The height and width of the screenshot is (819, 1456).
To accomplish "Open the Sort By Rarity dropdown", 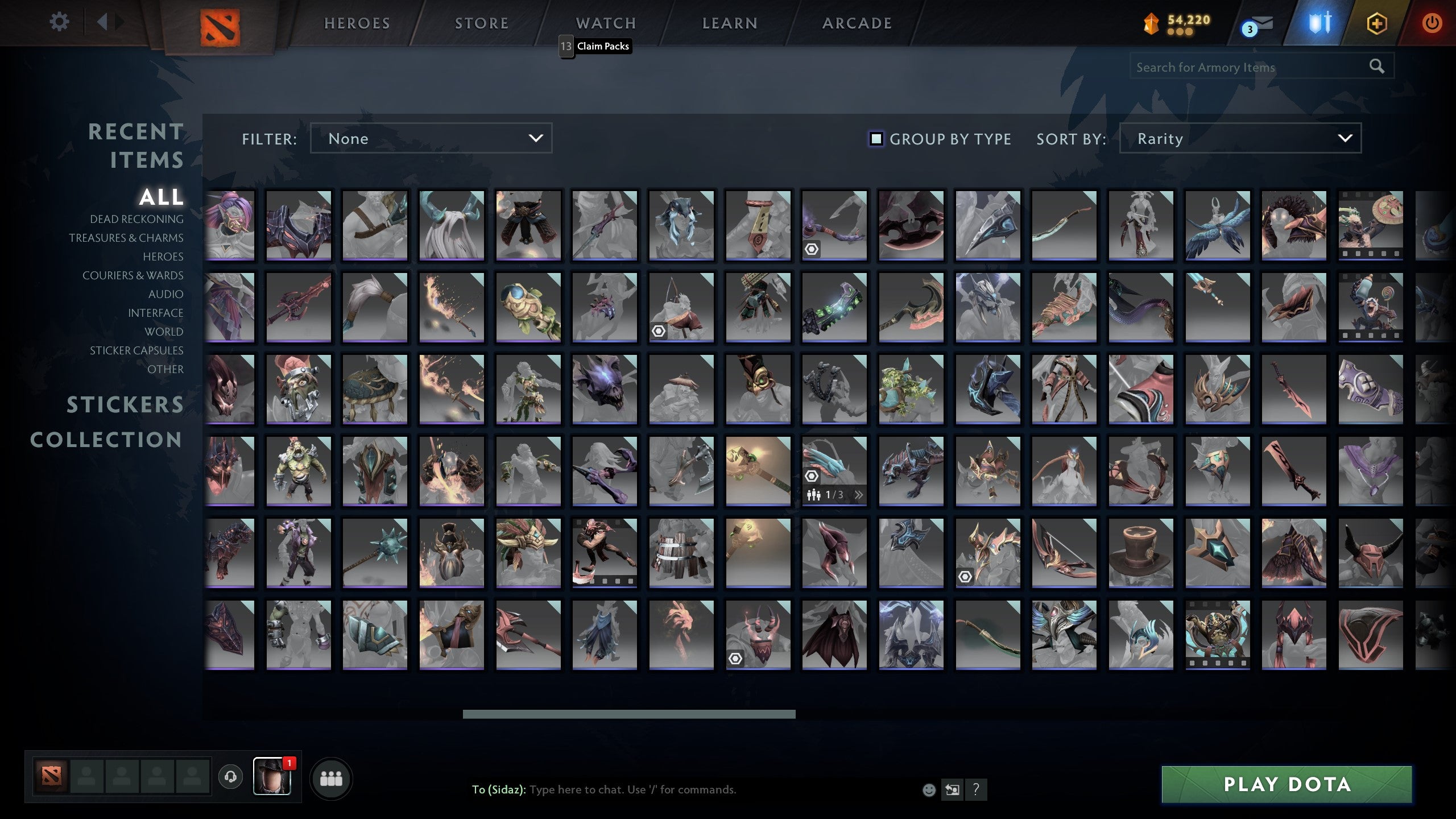I will click(x=1243, y=138).
